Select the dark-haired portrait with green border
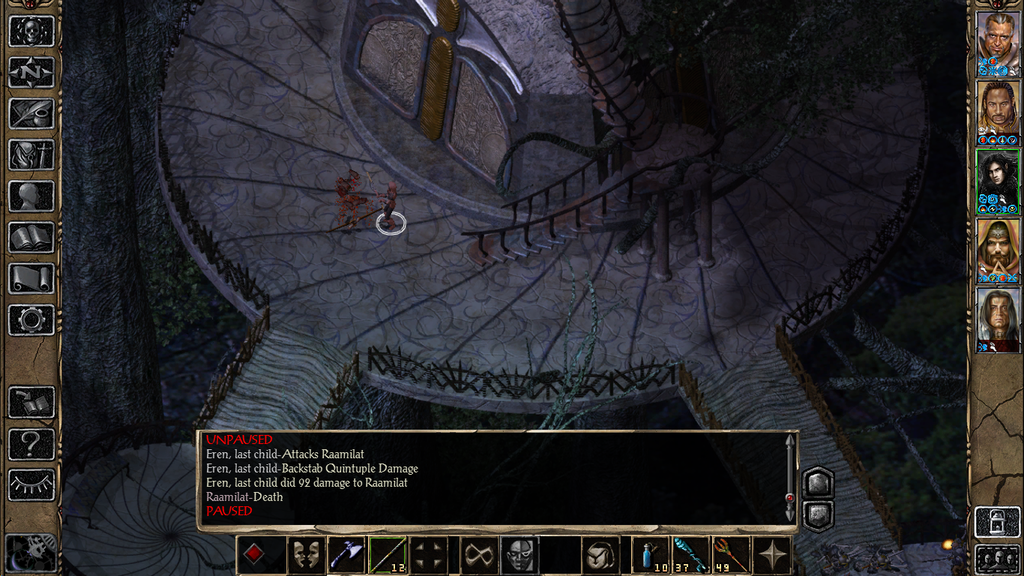Image resolution: width=1024 pixels, height=576 pixels. pyautogui.click(x=997, y=180)
